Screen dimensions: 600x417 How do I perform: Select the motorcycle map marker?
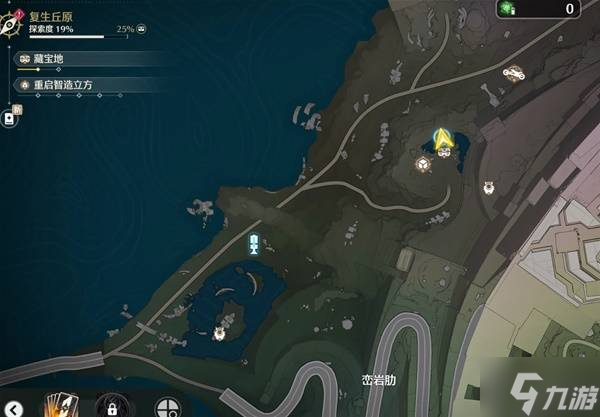[516, 72]
